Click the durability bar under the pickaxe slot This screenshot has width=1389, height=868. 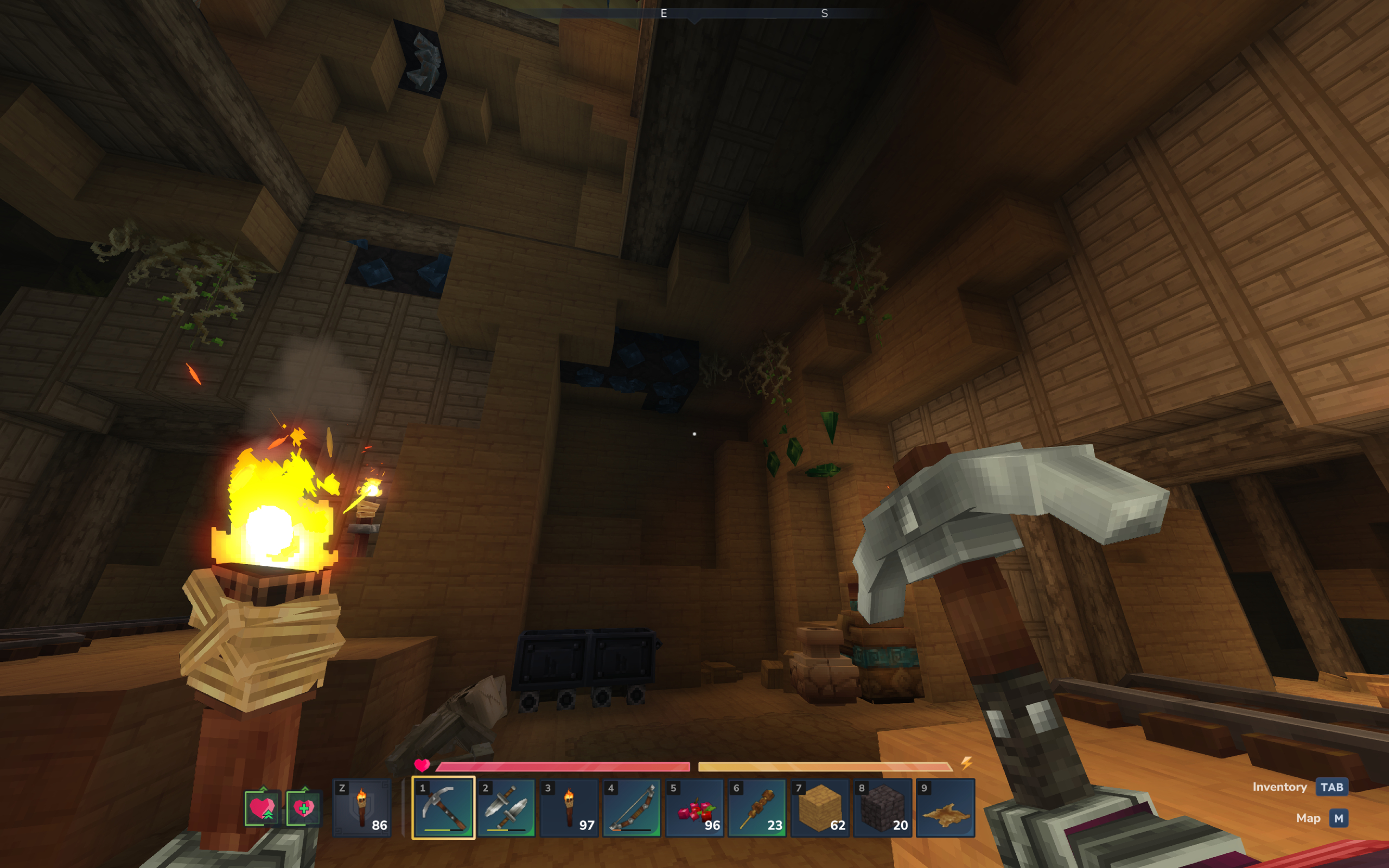click(445, 830)
